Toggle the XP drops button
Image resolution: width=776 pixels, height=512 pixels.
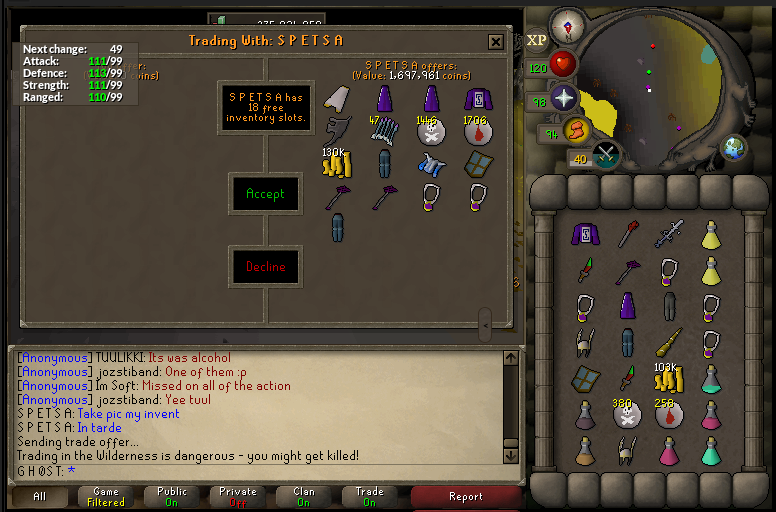(x=536, y=40)
